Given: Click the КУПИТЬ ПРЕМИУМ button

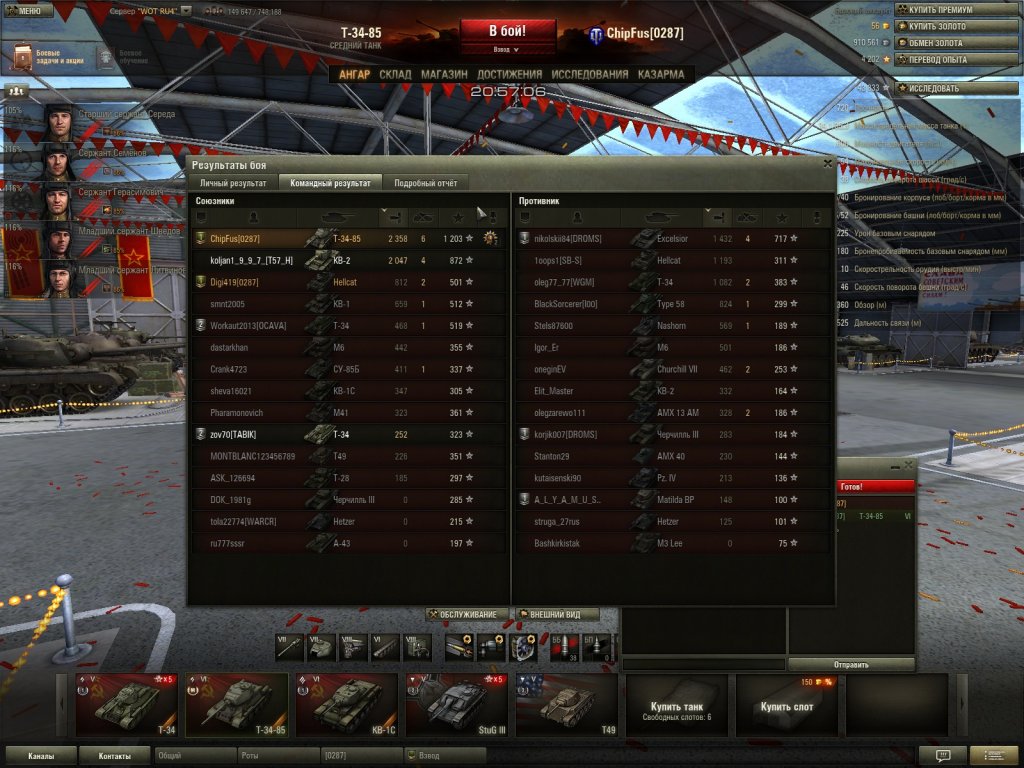Looking at the screenshot, I should coord(954,10).
